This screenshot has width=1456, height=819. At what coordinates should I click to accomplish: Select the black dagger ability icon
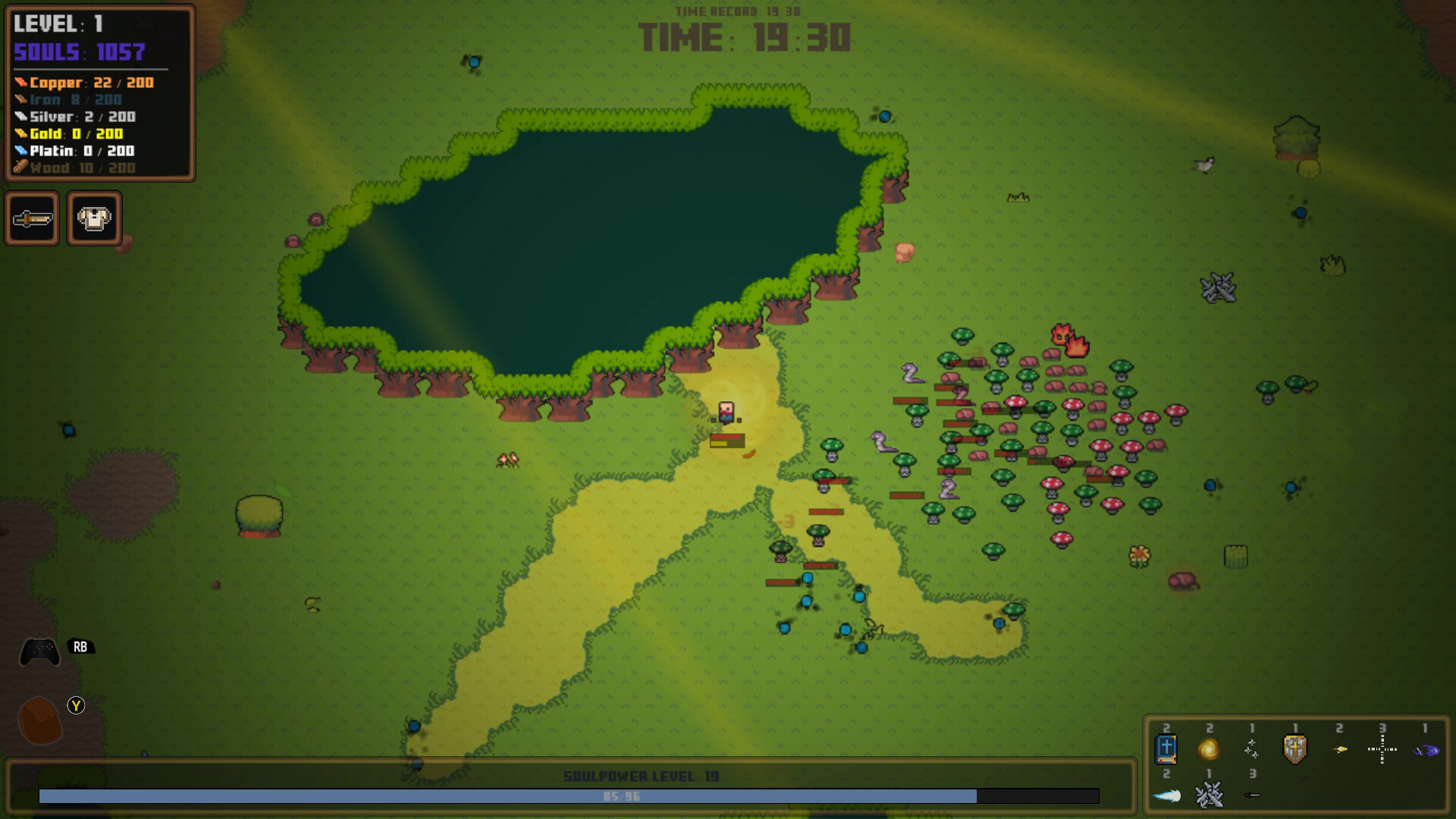(x=1251, y=795)
